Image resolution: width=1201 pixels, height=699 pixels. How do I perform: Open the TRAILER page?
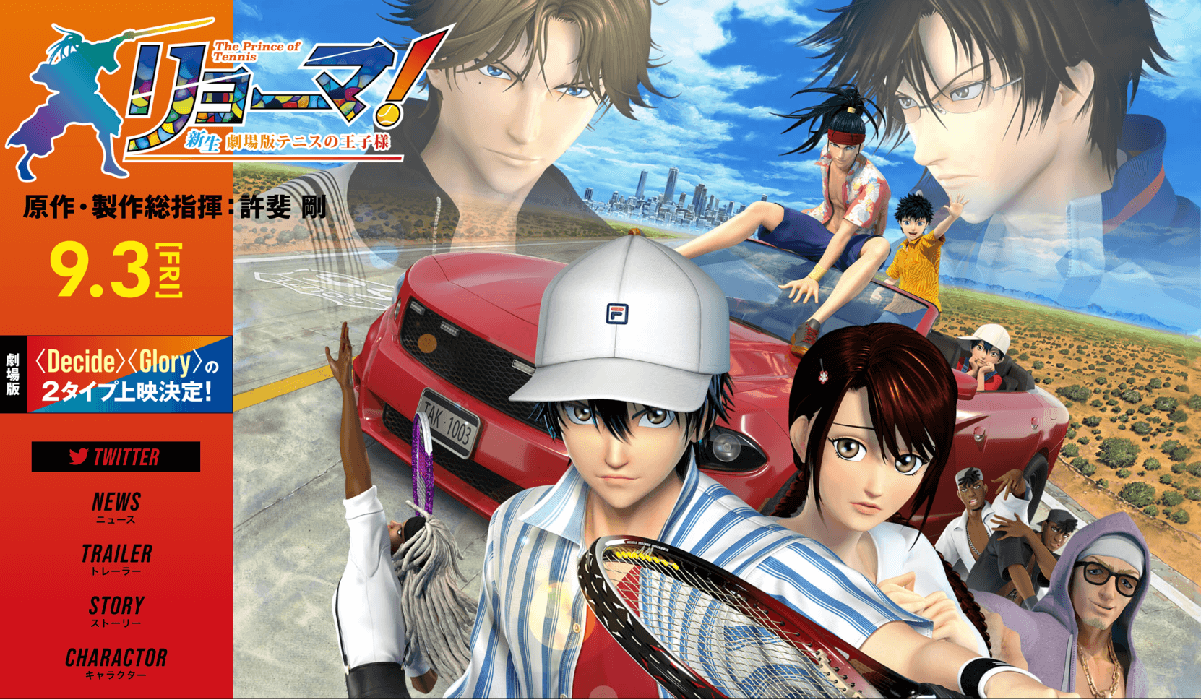(116, 558)
